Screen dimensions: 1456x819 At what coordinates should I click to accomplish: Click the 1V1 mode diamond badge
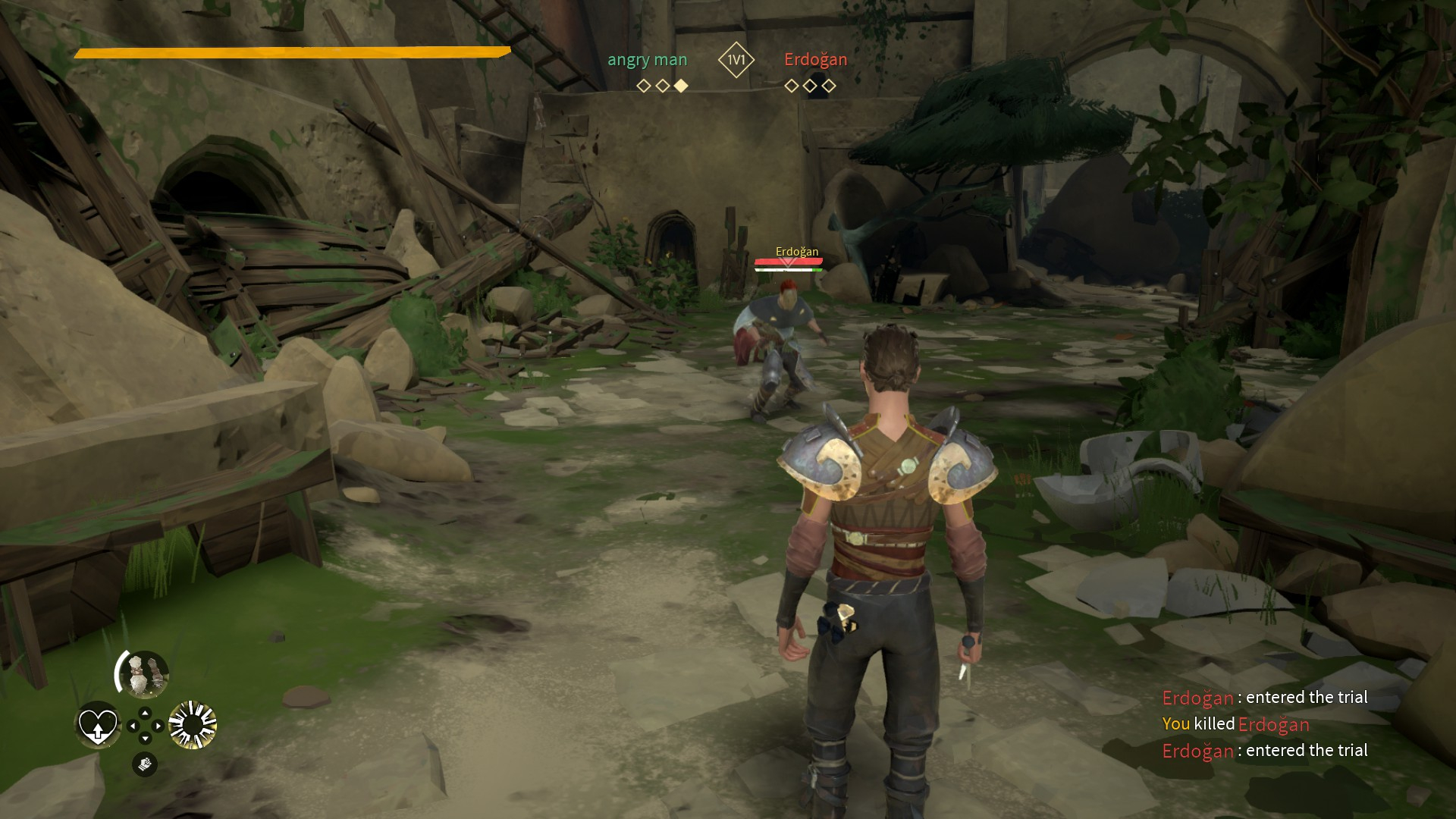736,60
